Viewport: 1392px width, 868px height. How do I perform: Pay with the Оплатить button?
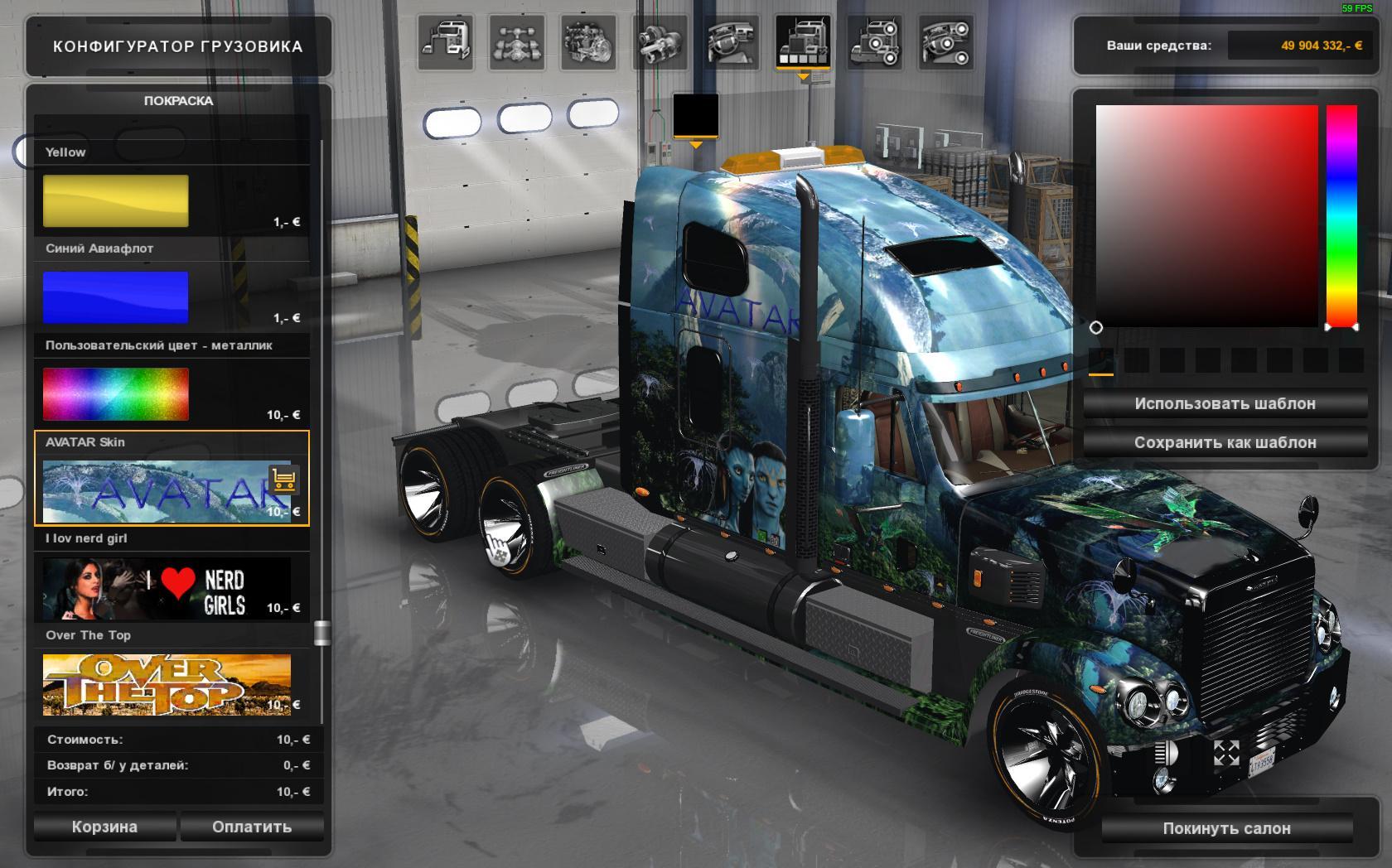[252, 827]
